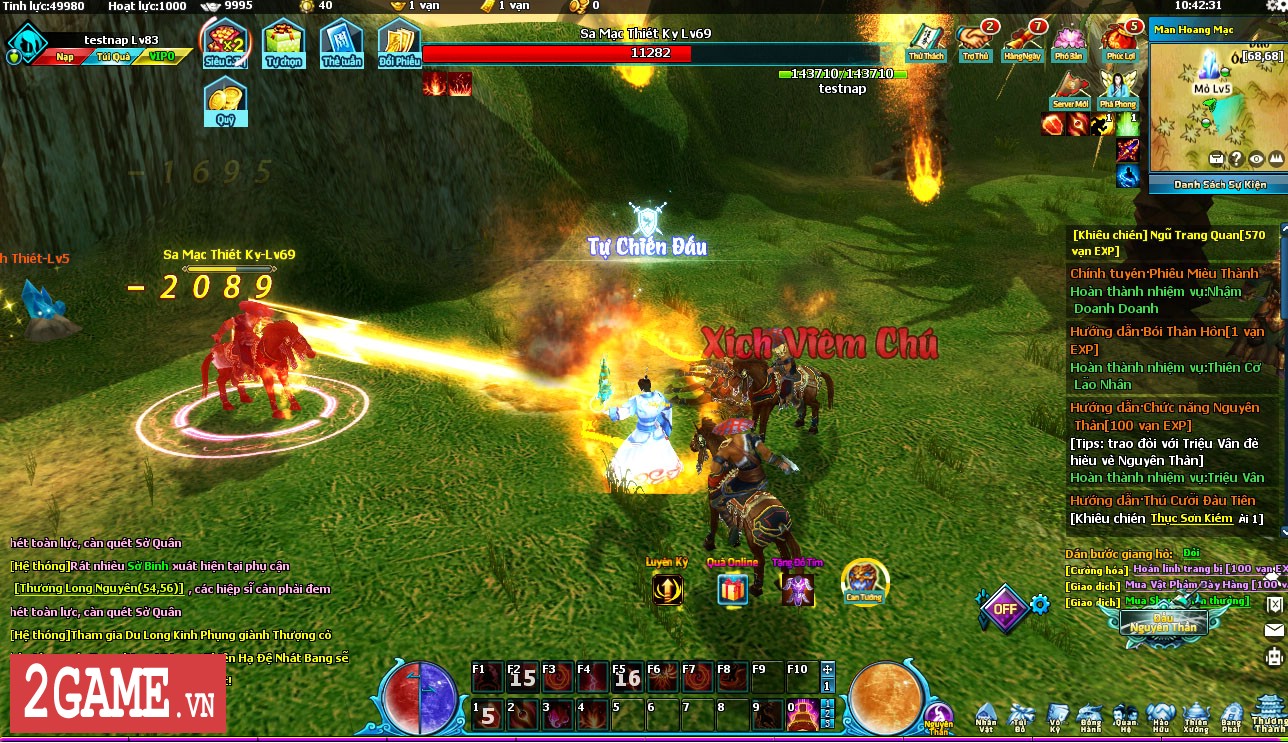Screen dimensions: 1288x743
Task: Toggle the purple OFF auto-battle diamond
Action: (1004, 607)
